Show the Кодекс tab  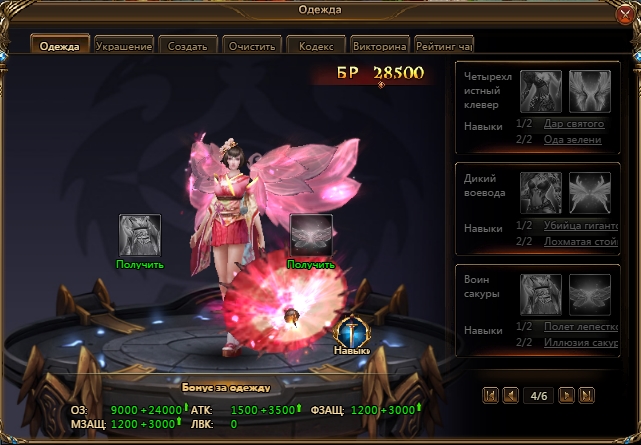(x=316, y=46)
